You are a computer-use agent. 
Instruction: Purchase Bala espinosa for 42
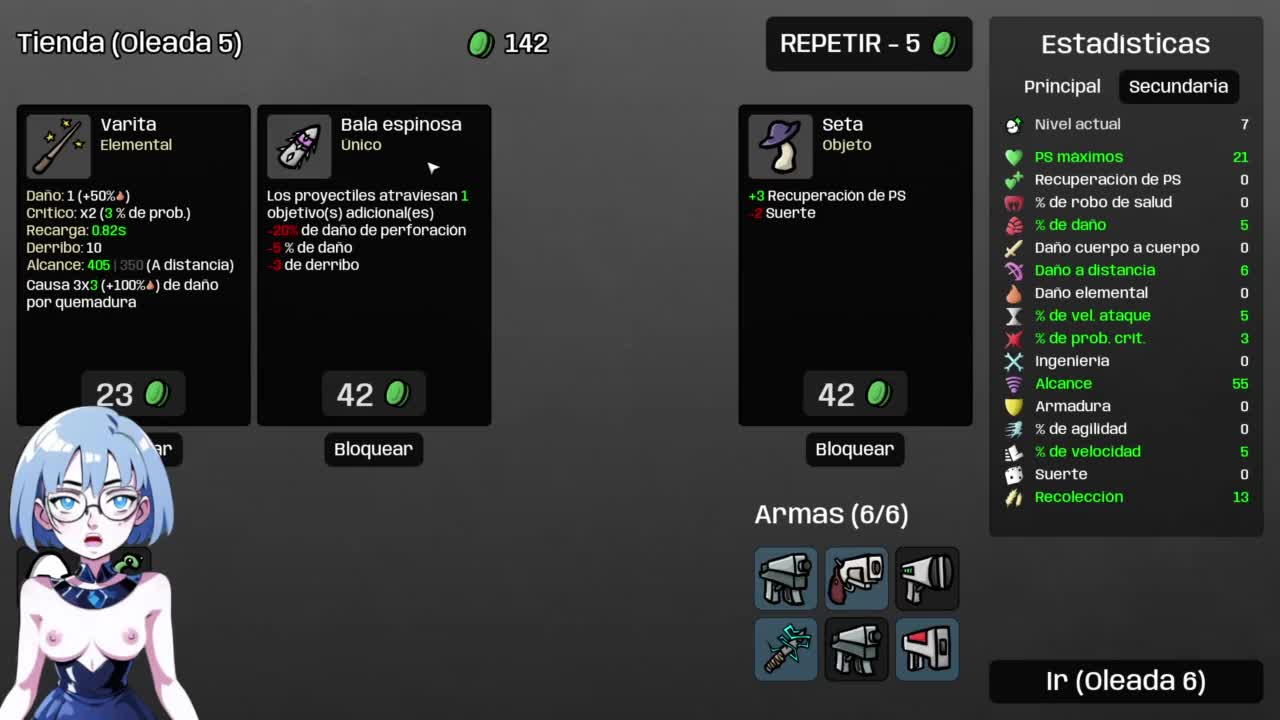click(373, 394)
